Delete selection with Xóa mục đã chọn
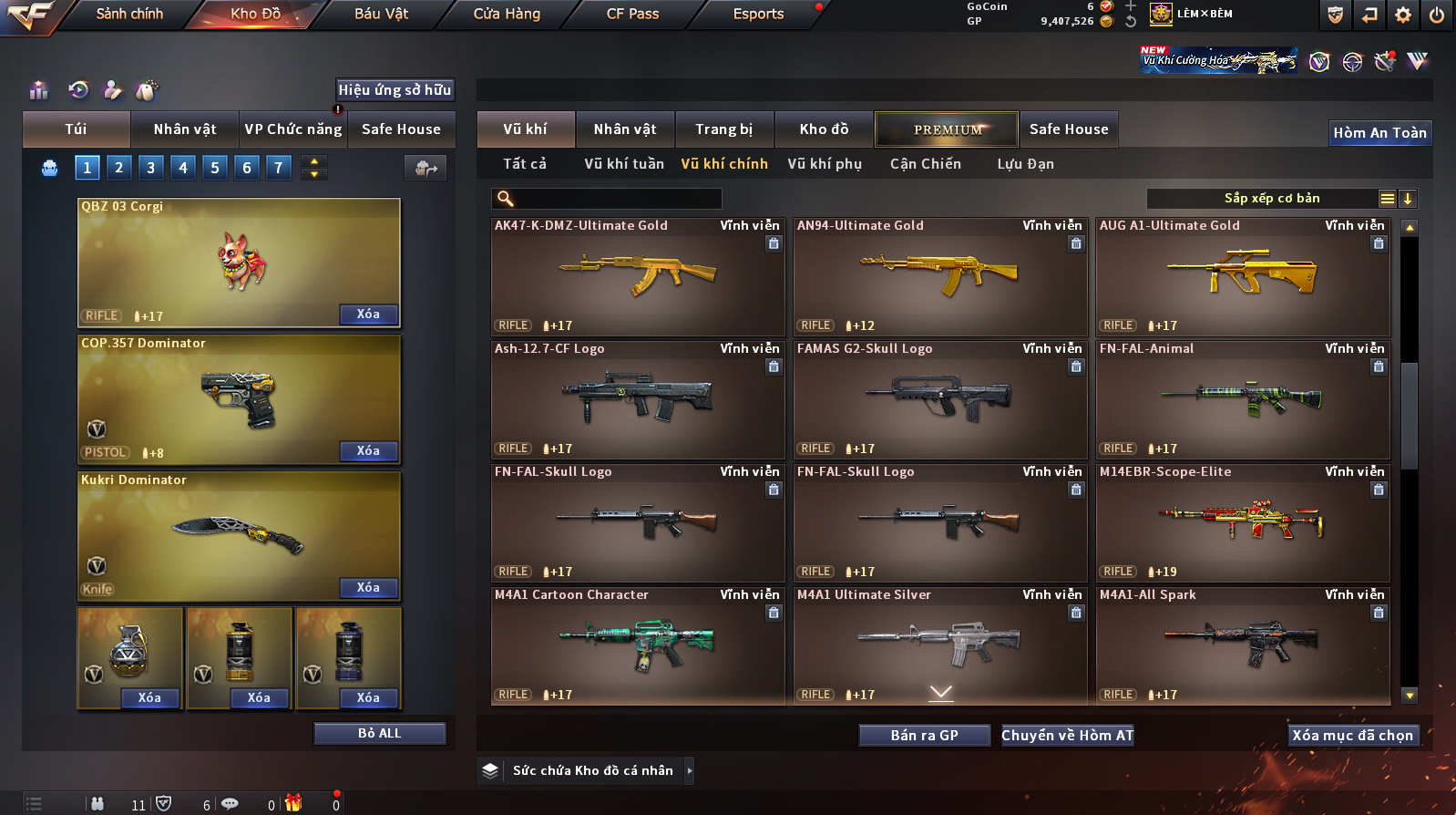The width and height of the screenshot is (1456, 815). 1352,736
